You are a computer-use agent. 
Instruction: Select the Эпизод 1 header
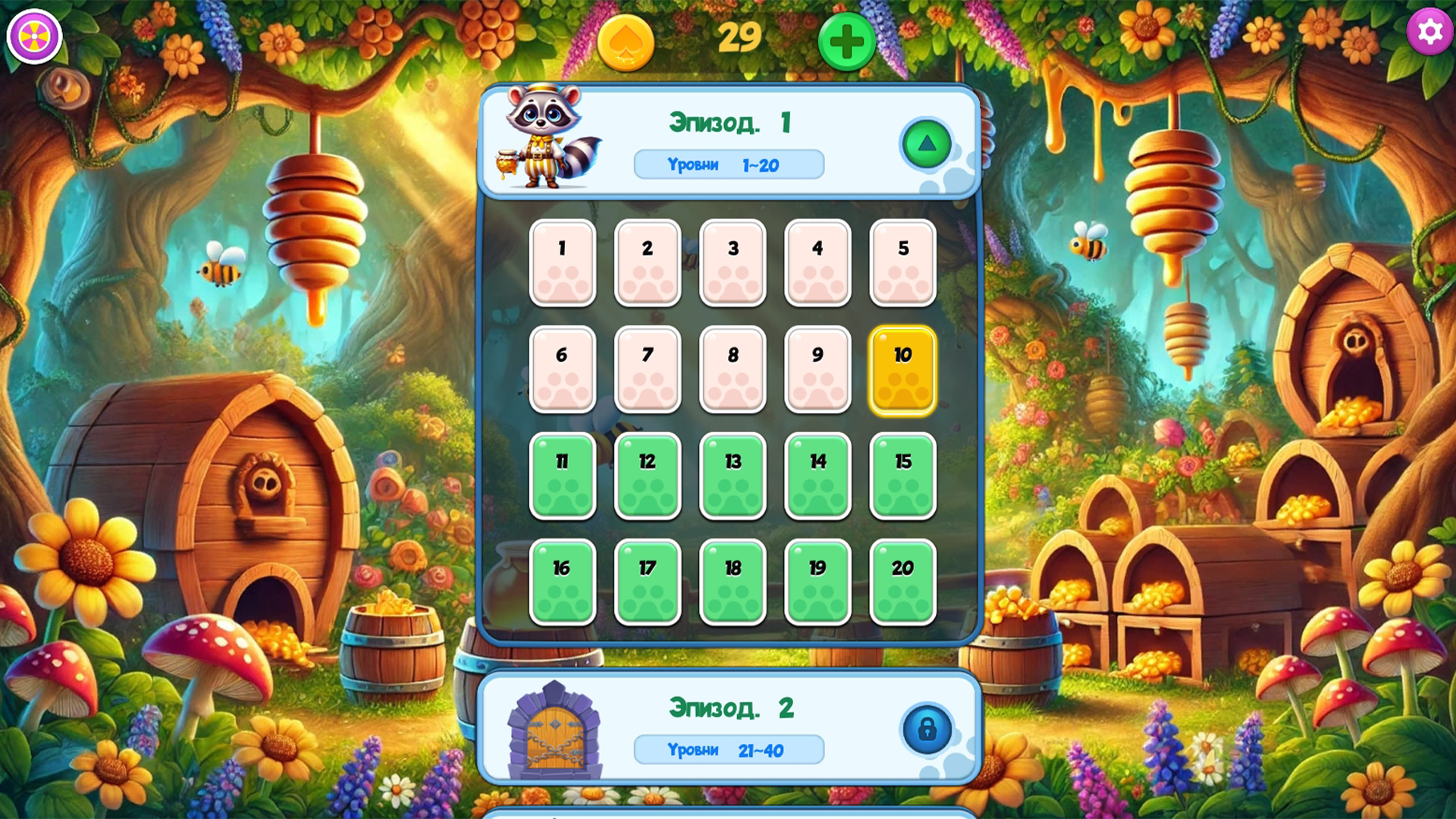(730, 123)
